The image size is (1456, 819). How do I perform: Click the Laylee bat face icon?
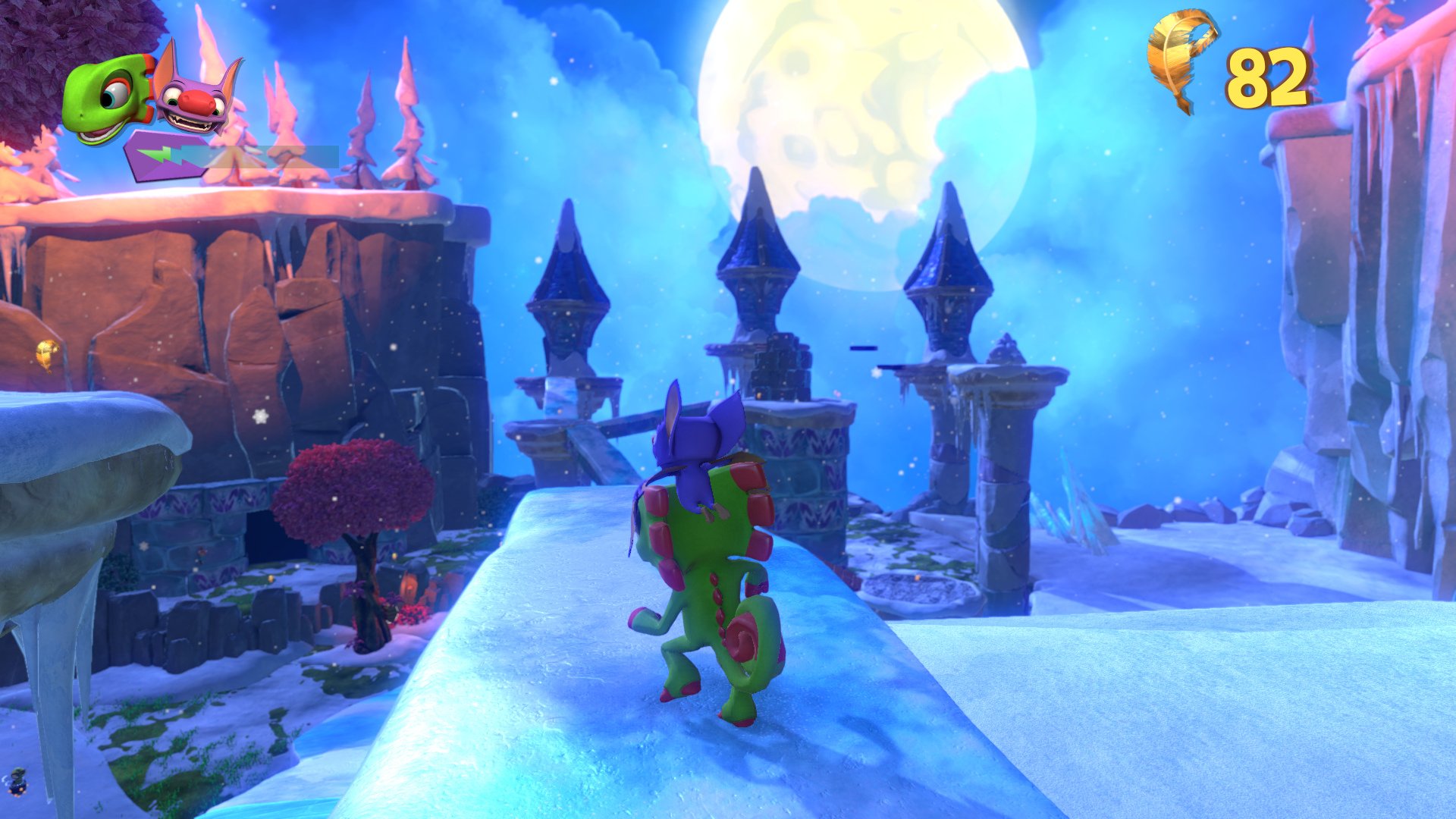coord(195,98)
